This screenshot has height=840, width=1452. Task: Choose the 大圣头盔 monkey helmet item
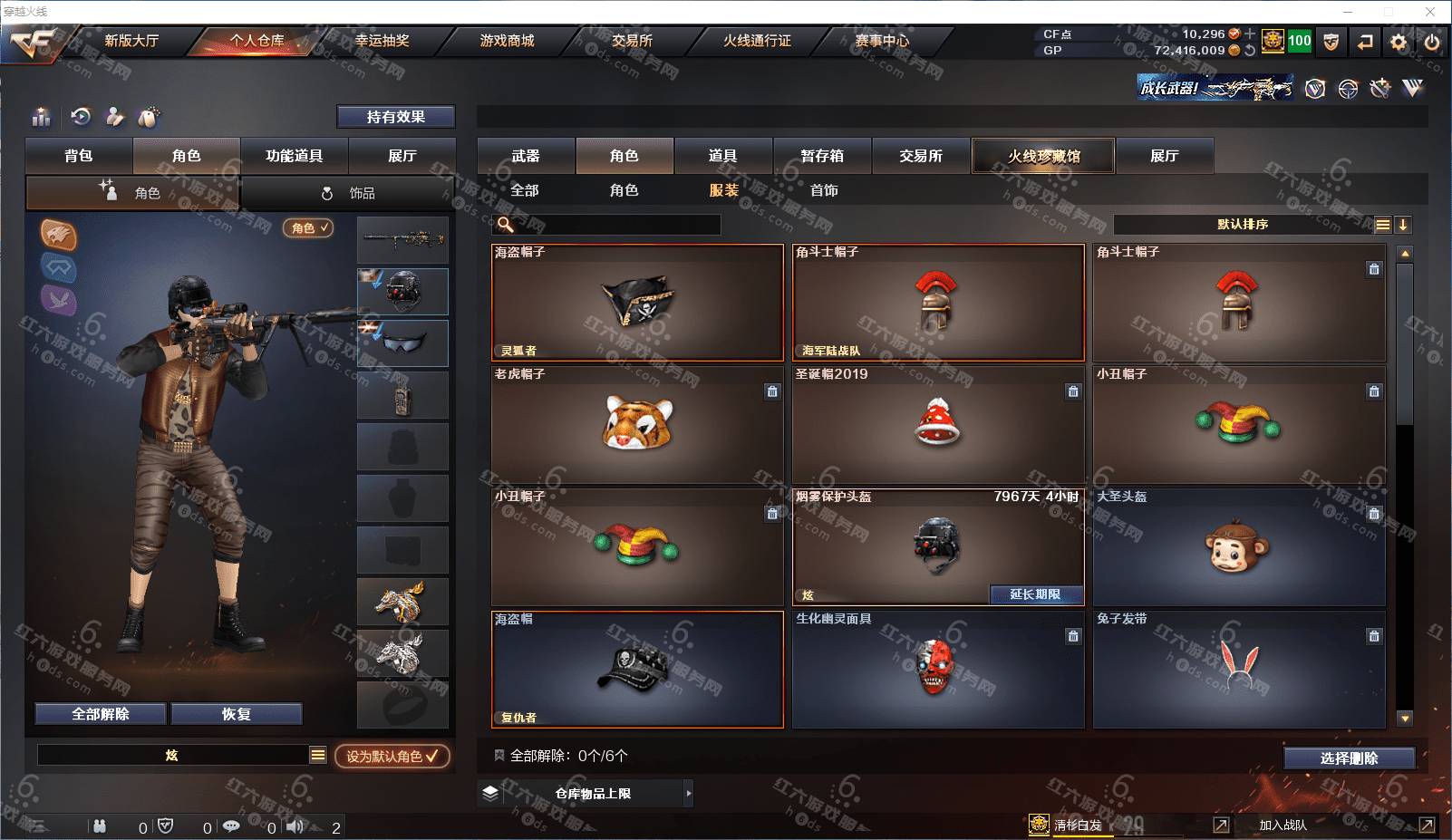1238,547
